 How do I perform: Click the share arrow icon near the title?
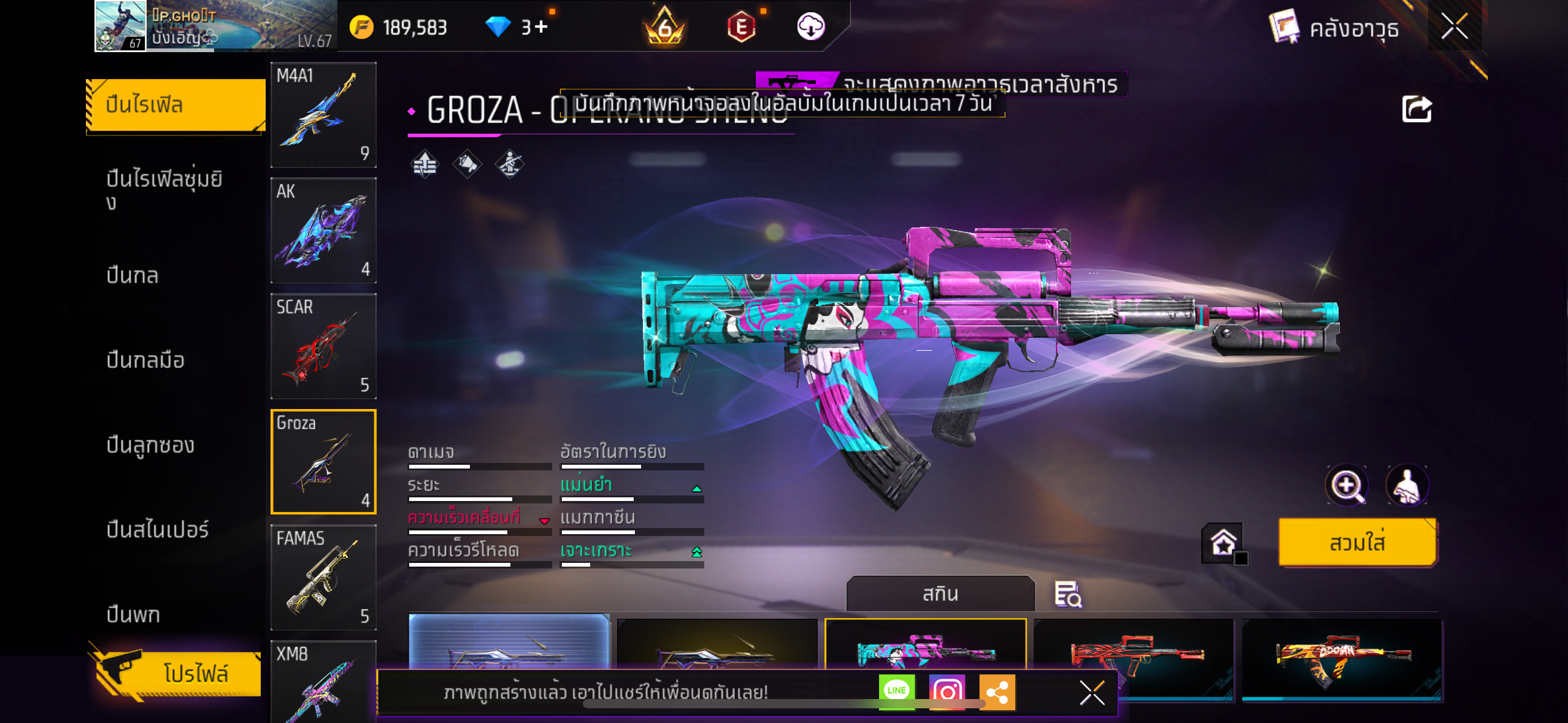point(1416,110)
